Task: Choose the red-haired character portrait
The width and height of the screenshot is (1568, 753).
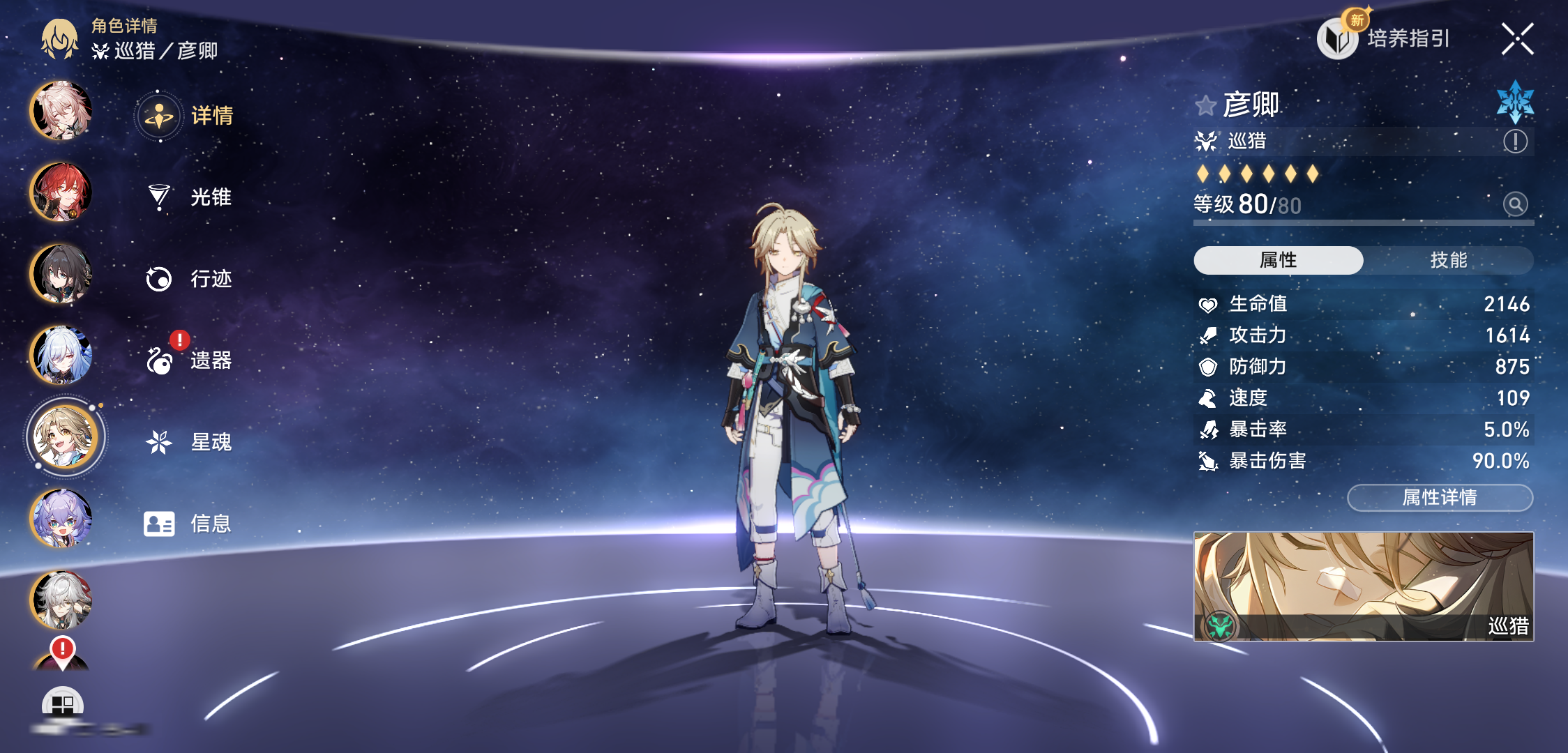Action: 61,192
